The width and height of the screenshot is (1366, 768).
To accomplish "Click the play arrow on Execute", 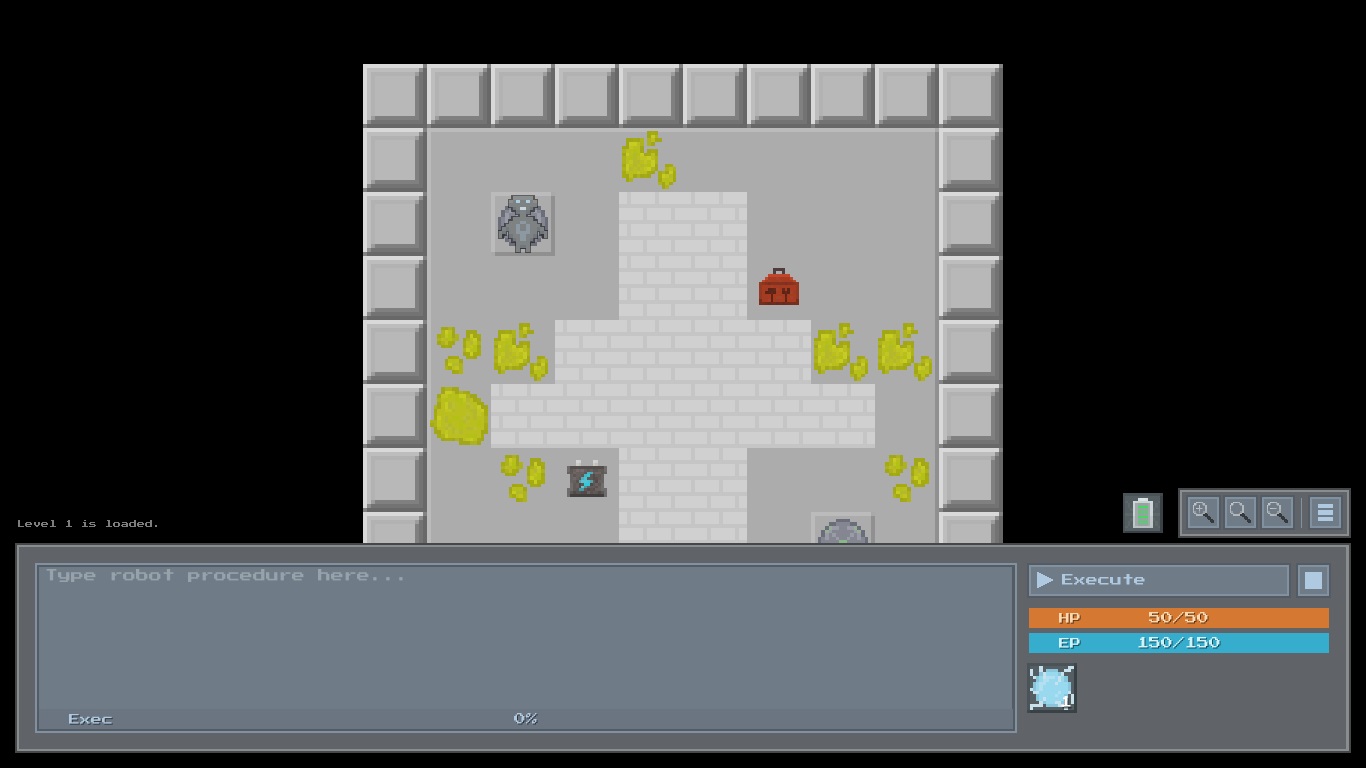I will point(1044,579).
